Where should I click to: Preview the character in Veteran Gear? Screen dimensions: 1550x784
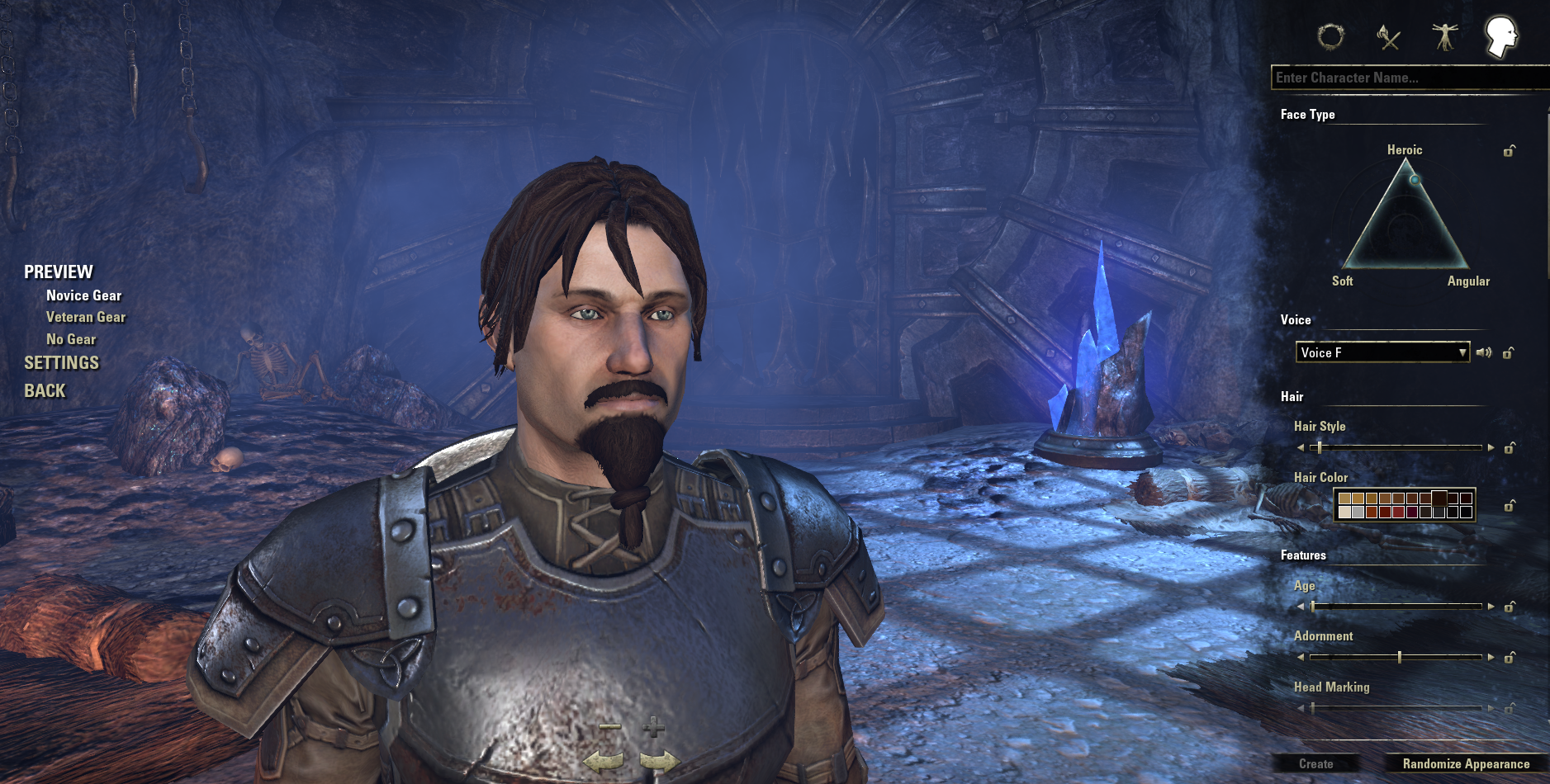[86, 317]
